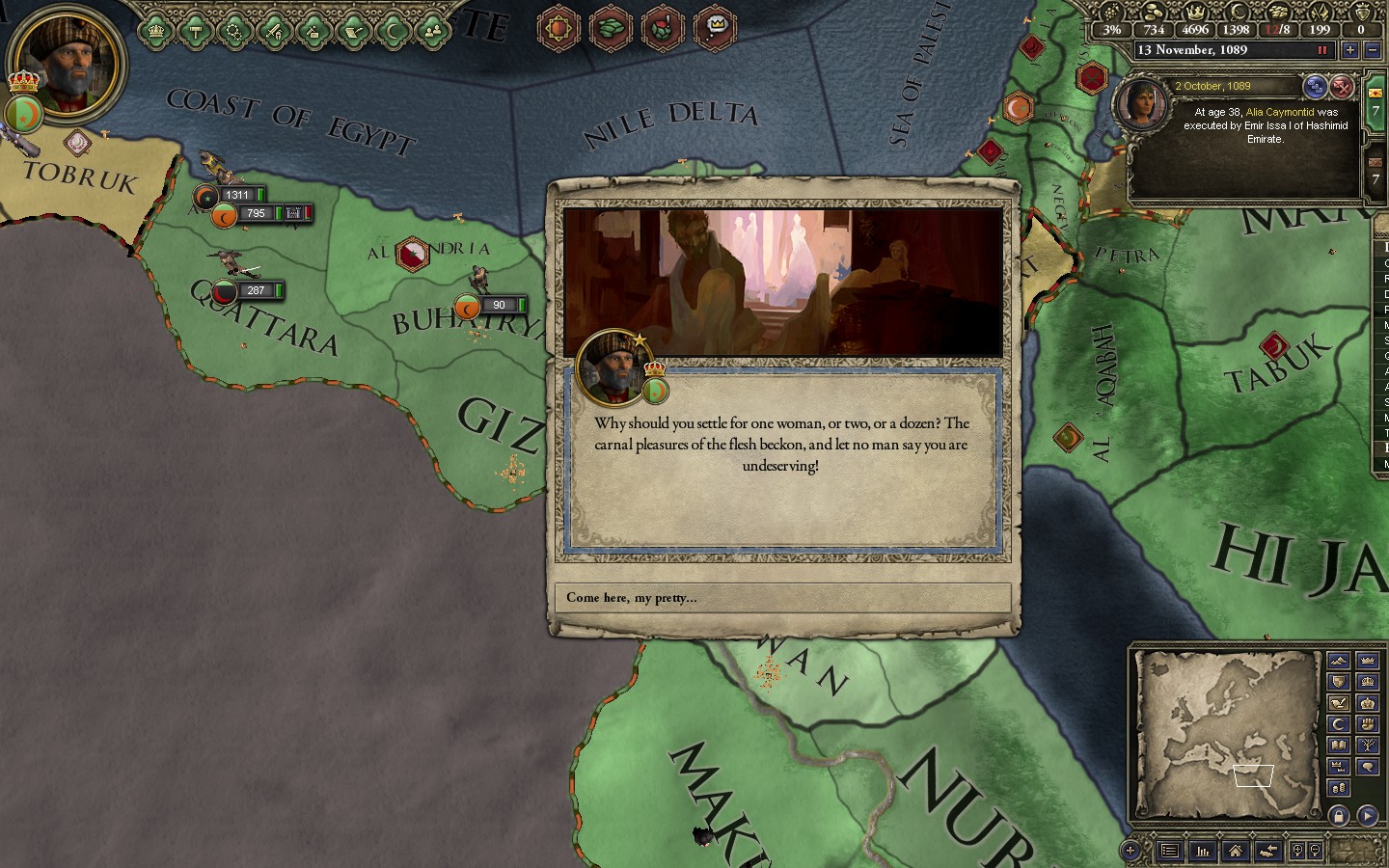The width and height of the screenshot is (1389, 868).
Task: Switch to religion map mode
Action: [x=1338, y=723]
